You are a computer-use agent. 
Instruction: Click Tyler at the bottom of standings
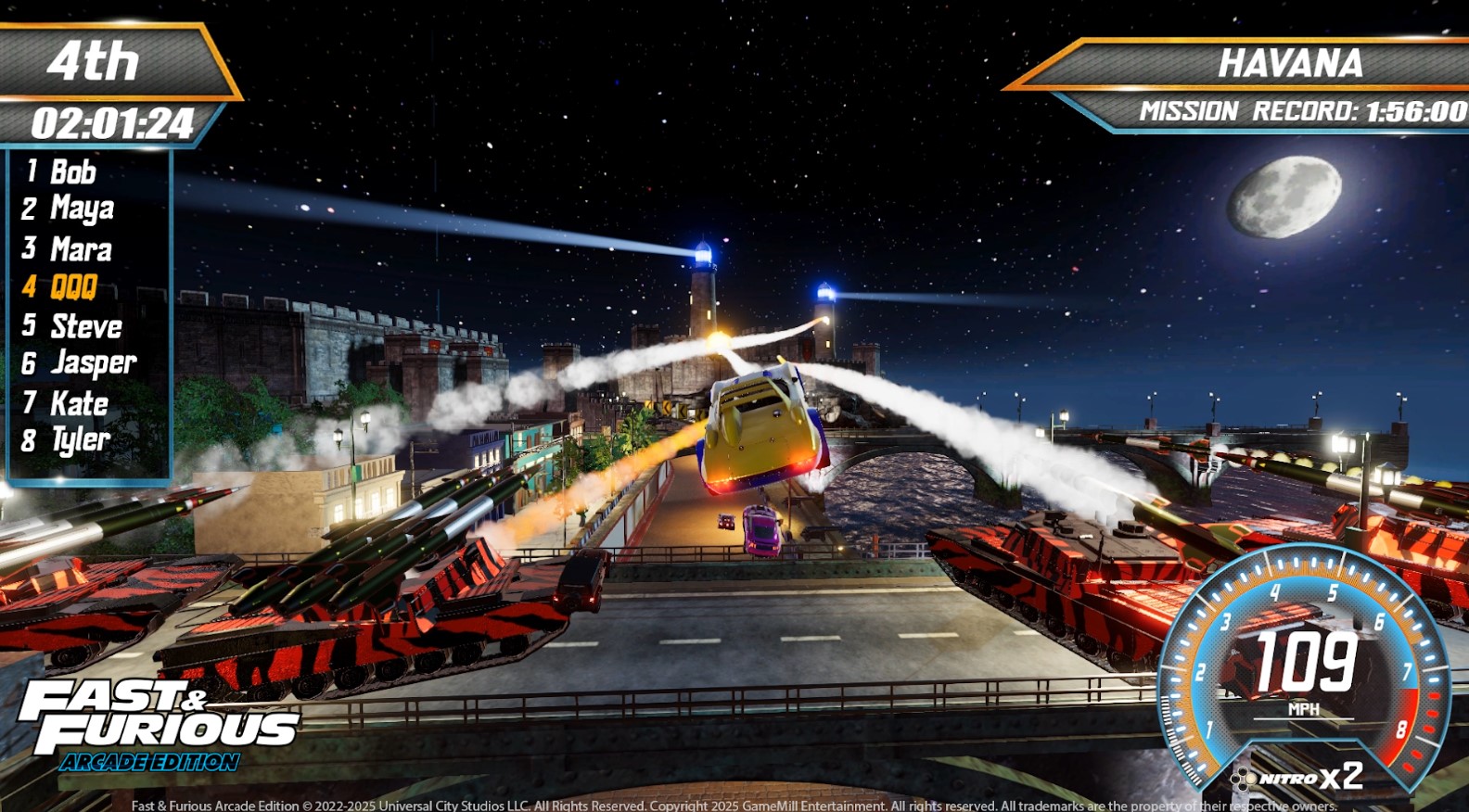(80, 440)
